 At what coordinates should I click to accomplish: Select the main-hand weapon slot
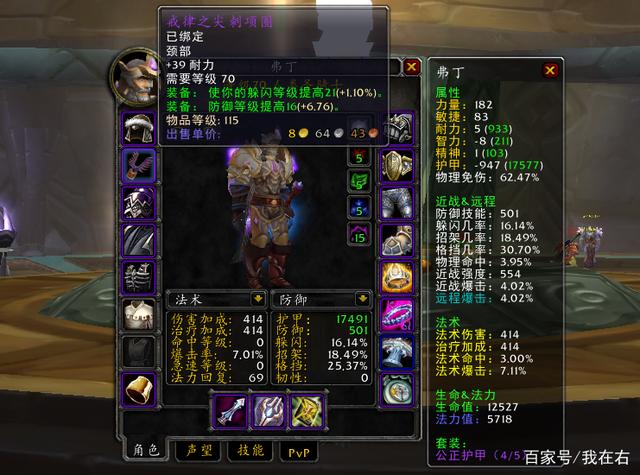tap(230, 408)
